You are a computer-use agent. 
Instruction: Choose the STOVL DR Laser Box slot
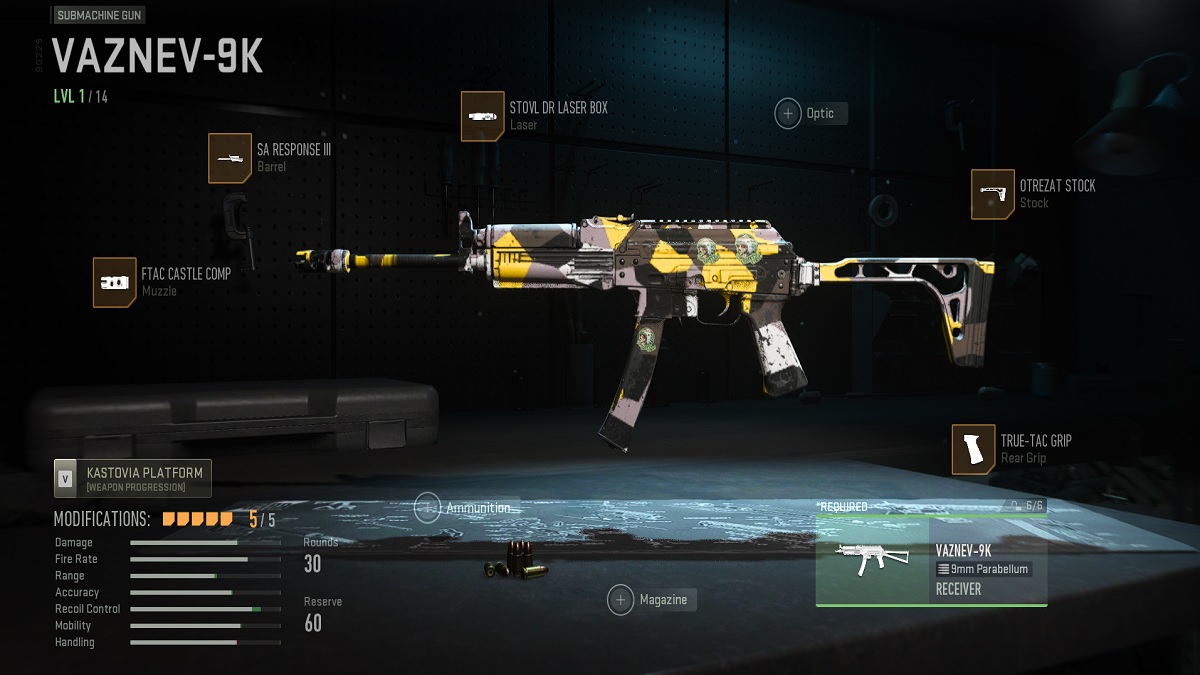[482, 116]
